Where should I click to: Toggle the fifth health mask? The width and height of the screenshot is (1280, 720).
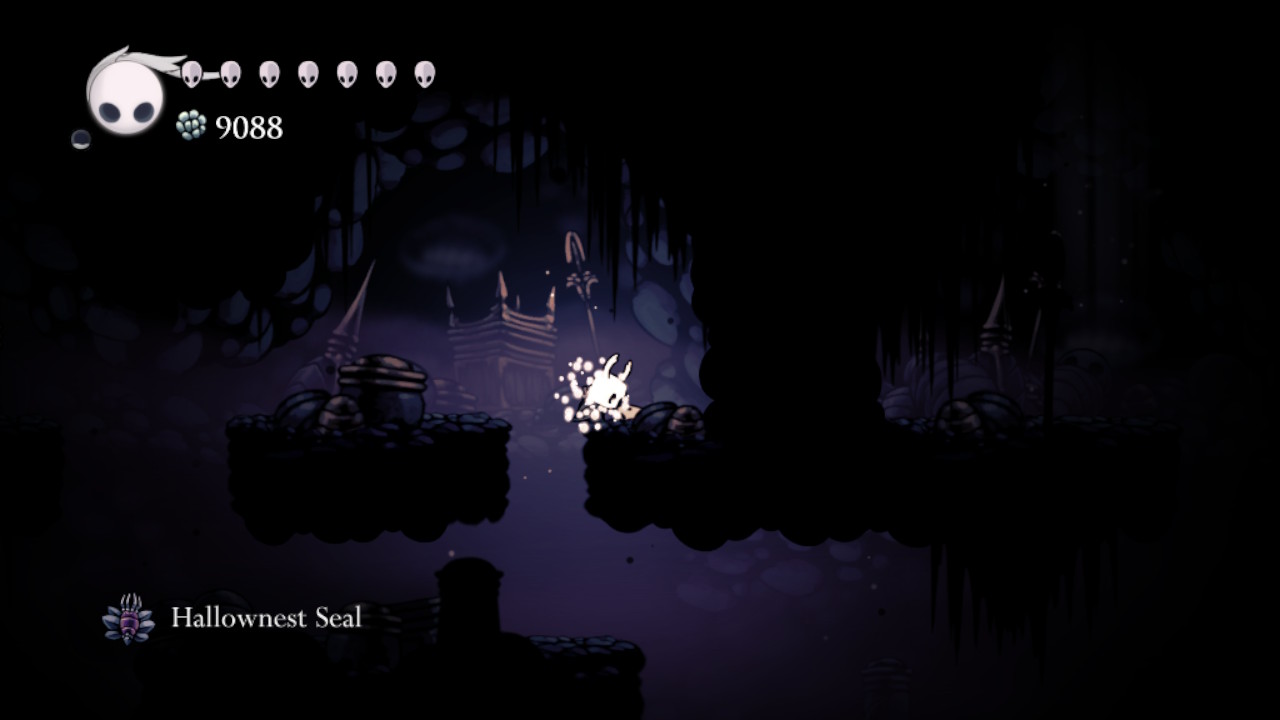pos(348,72)
